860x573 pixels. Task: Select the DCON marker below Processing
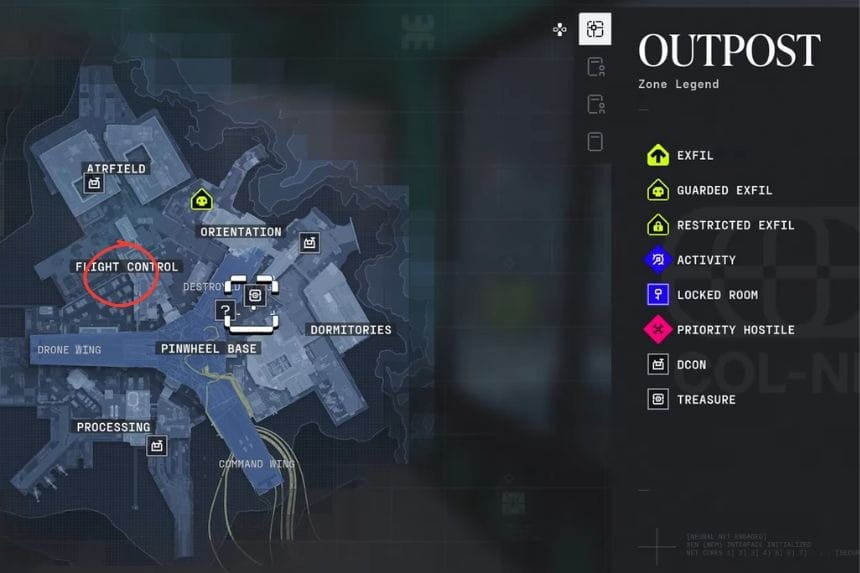(x=156, y=446)
